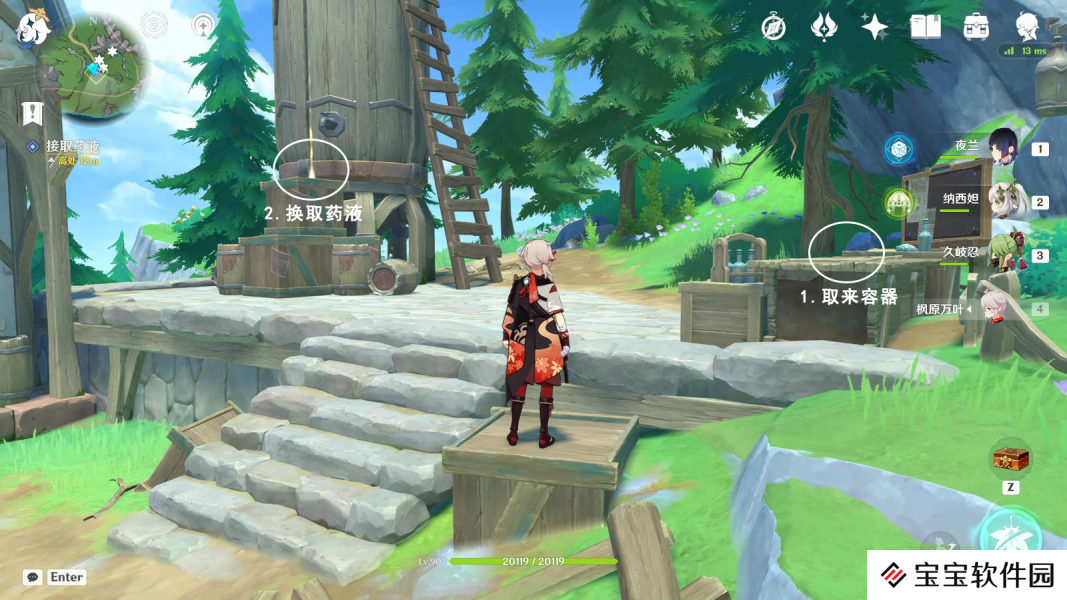Click the sparkle star icon in the top bar
This screenshot has height=600, width=1067.
tap(875, 27)
